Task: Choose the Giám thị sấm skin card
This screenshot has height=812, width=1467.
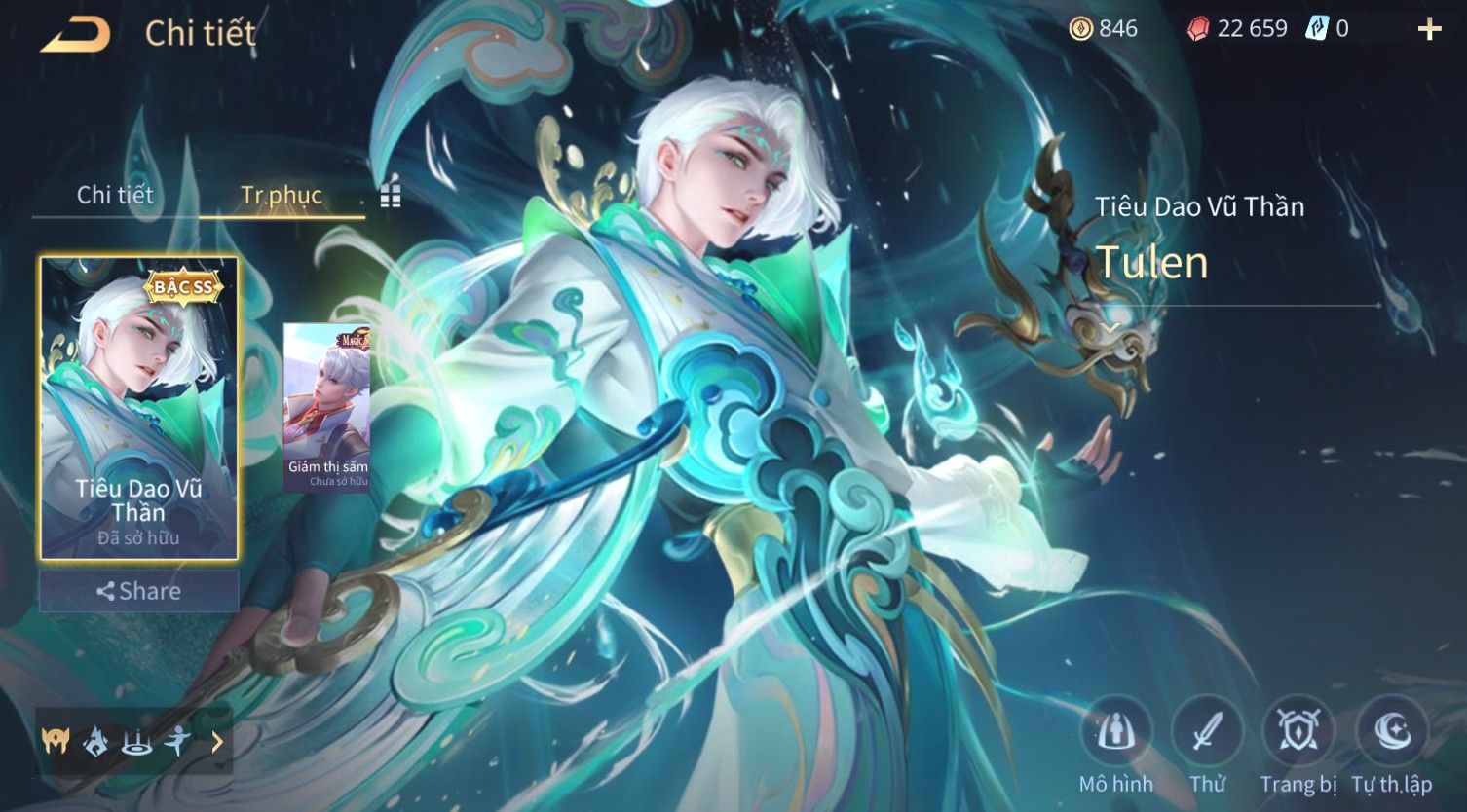Action: pos(327,407)
